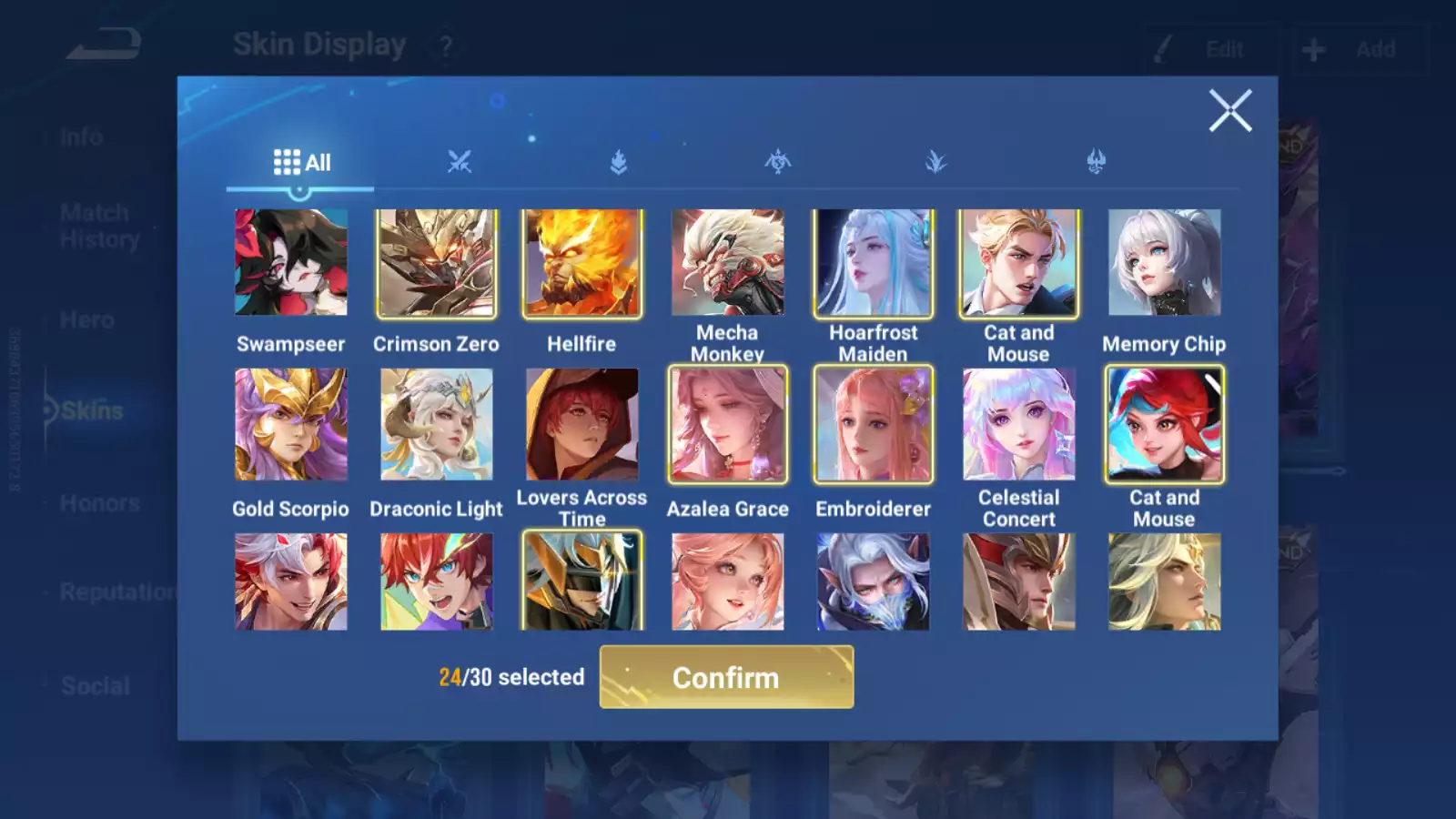Select the Swampseer skin
This screenshot has width=1456, height=819.
point(290,263)
